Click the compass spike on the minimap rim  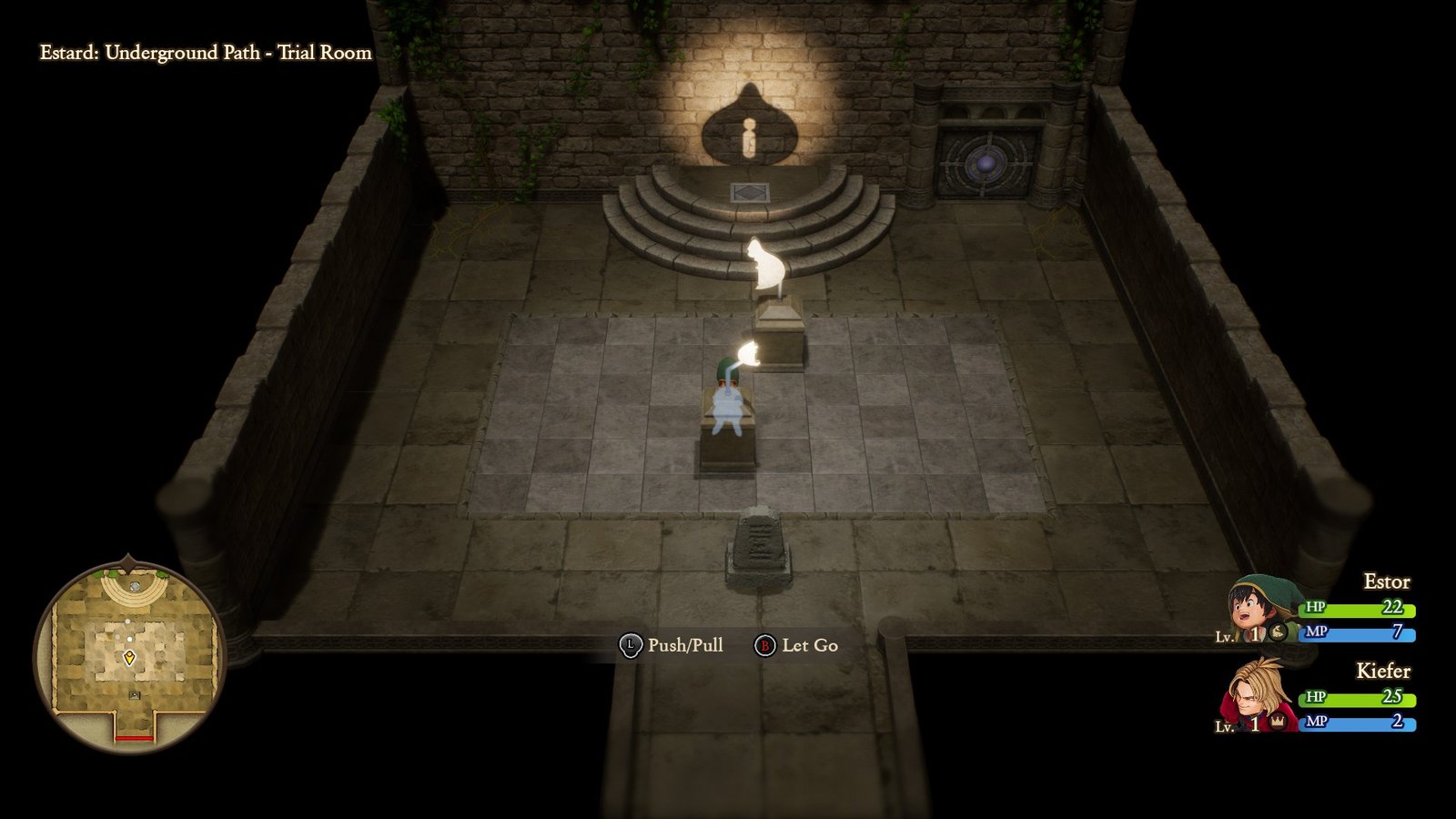127,559
